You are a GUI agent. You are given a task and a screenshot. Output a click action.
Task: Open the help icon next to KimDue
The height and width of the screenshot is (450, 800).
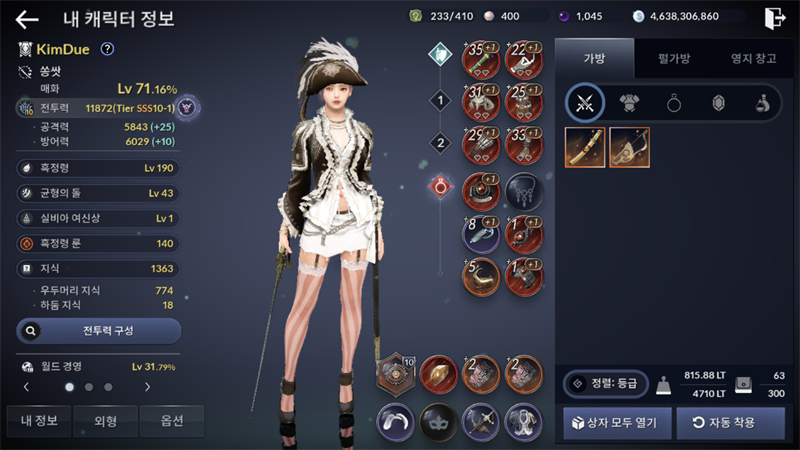click(x=108, y=49)
